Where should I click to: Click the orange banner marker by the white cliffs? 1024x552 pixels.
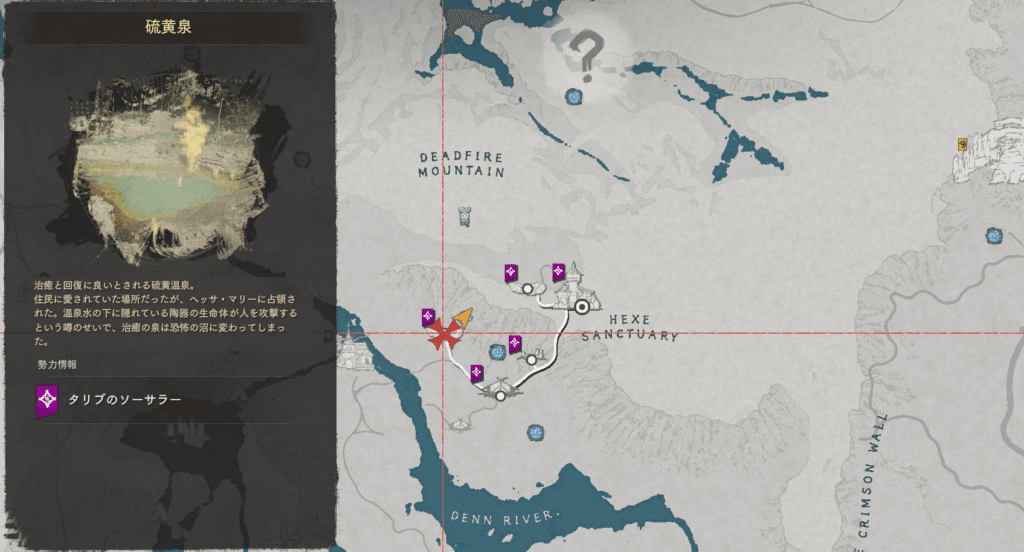point(962,145)
